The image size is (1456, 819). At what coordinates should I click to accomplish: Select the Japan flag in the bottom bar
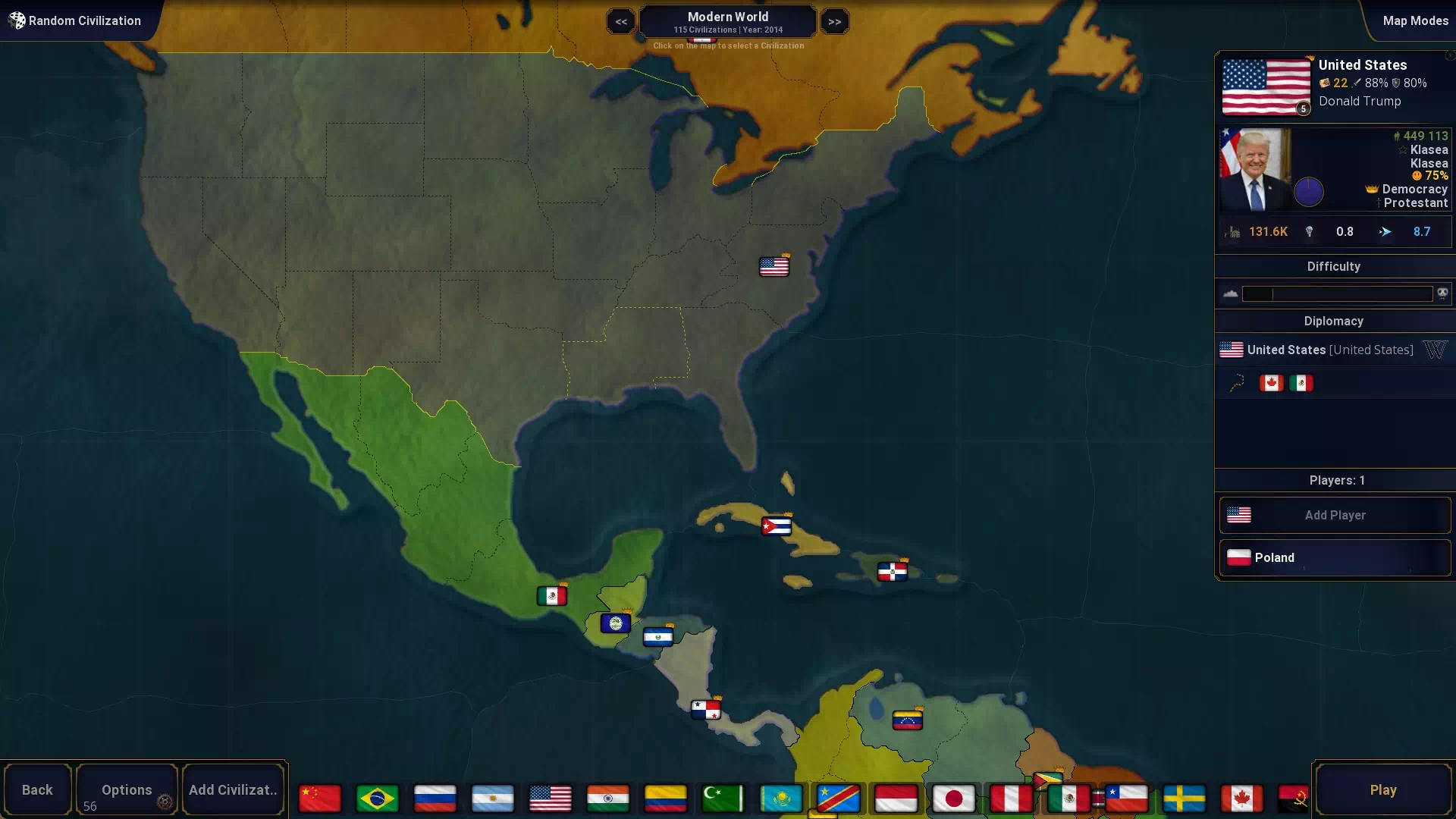(955, 798)
